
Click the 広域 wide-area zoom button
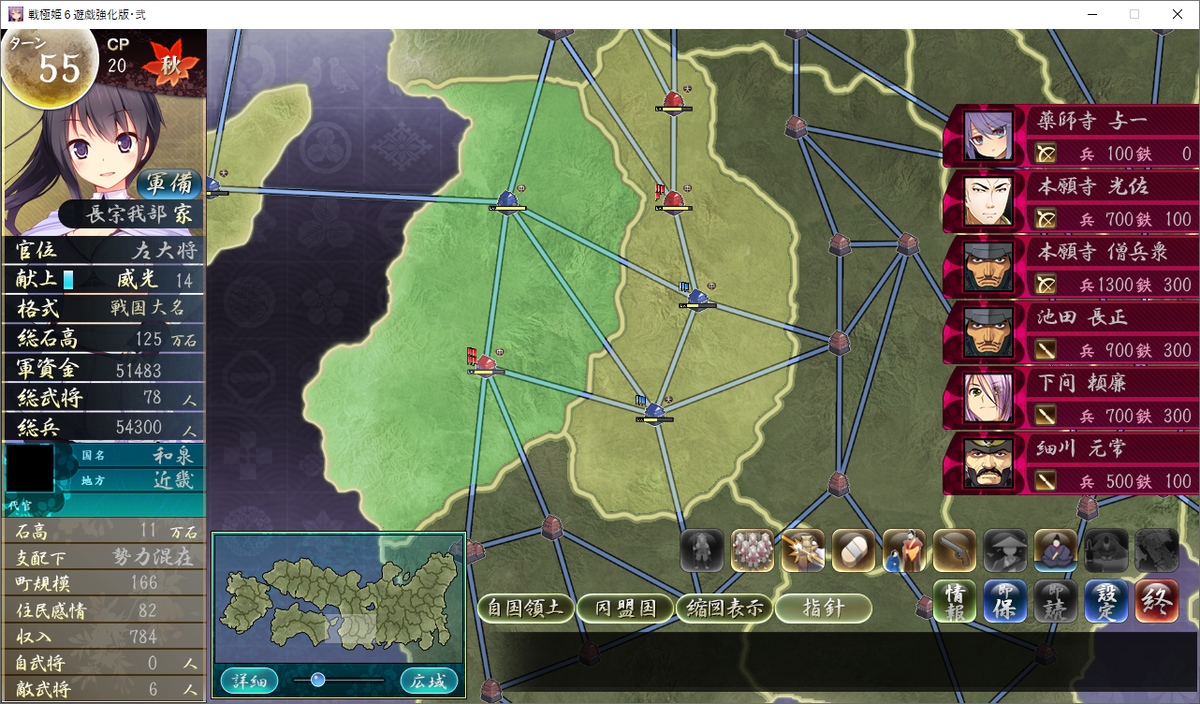pyautogui.click(x=429, y=681)
